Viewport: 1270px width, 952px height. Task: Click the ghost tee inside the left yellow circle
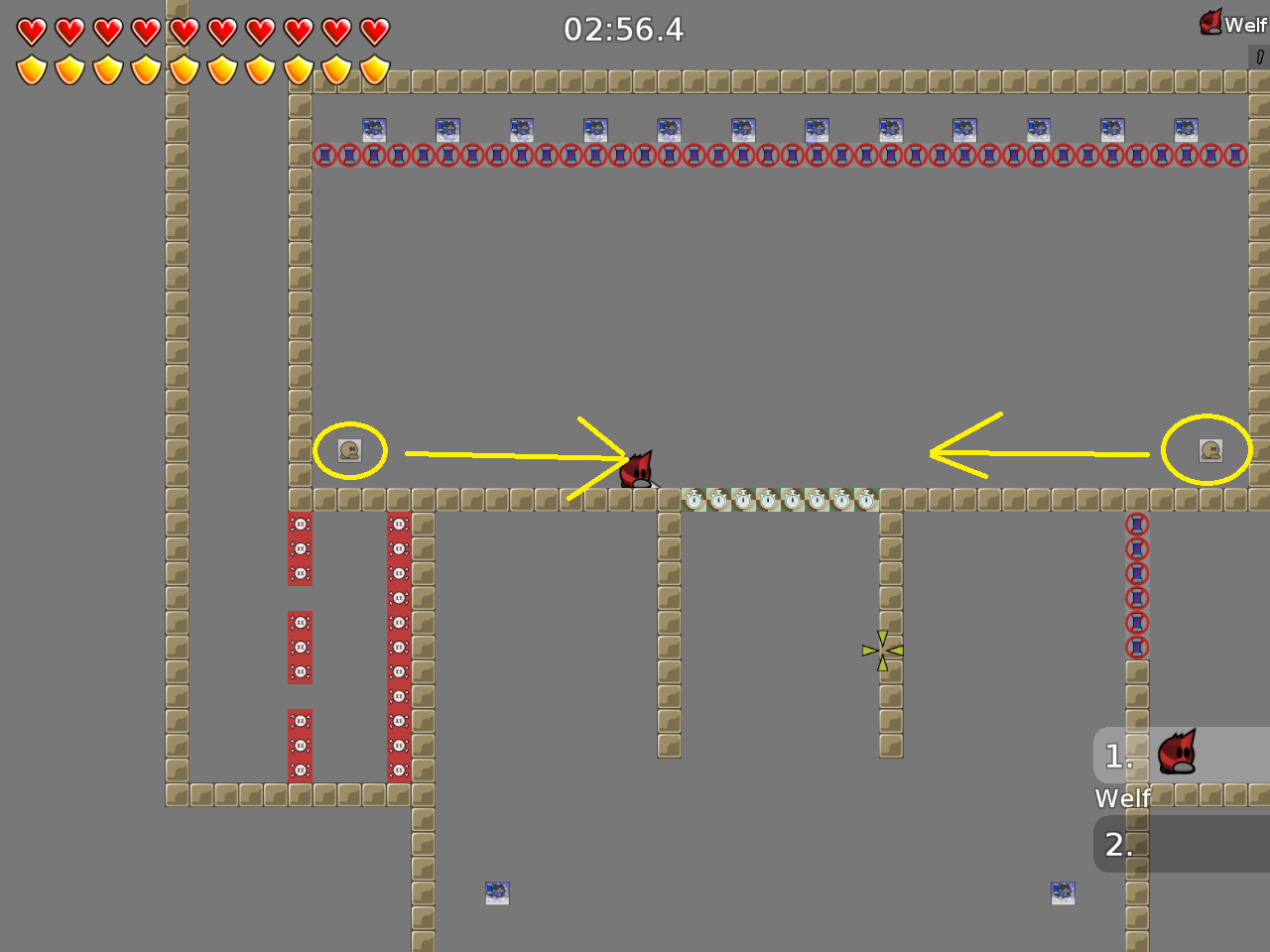click(349, 448)
